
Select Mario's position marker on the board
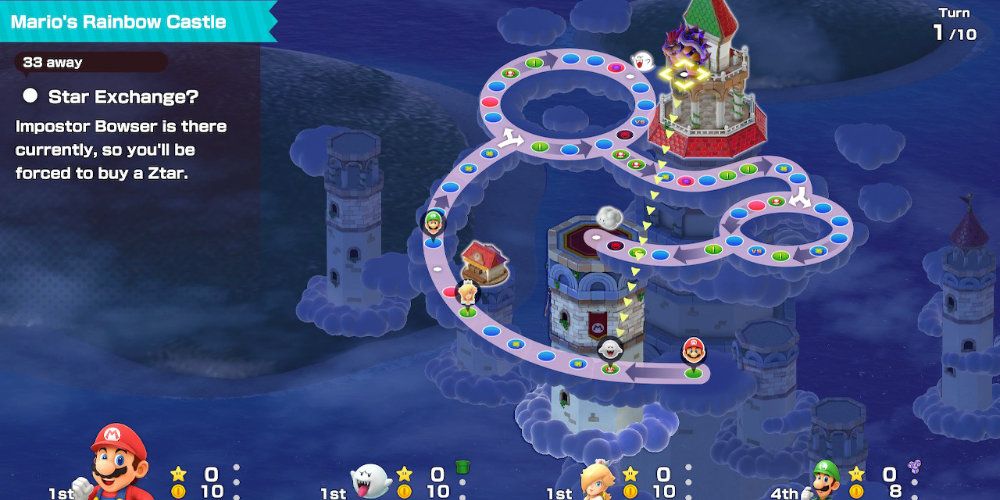[693, 349]
